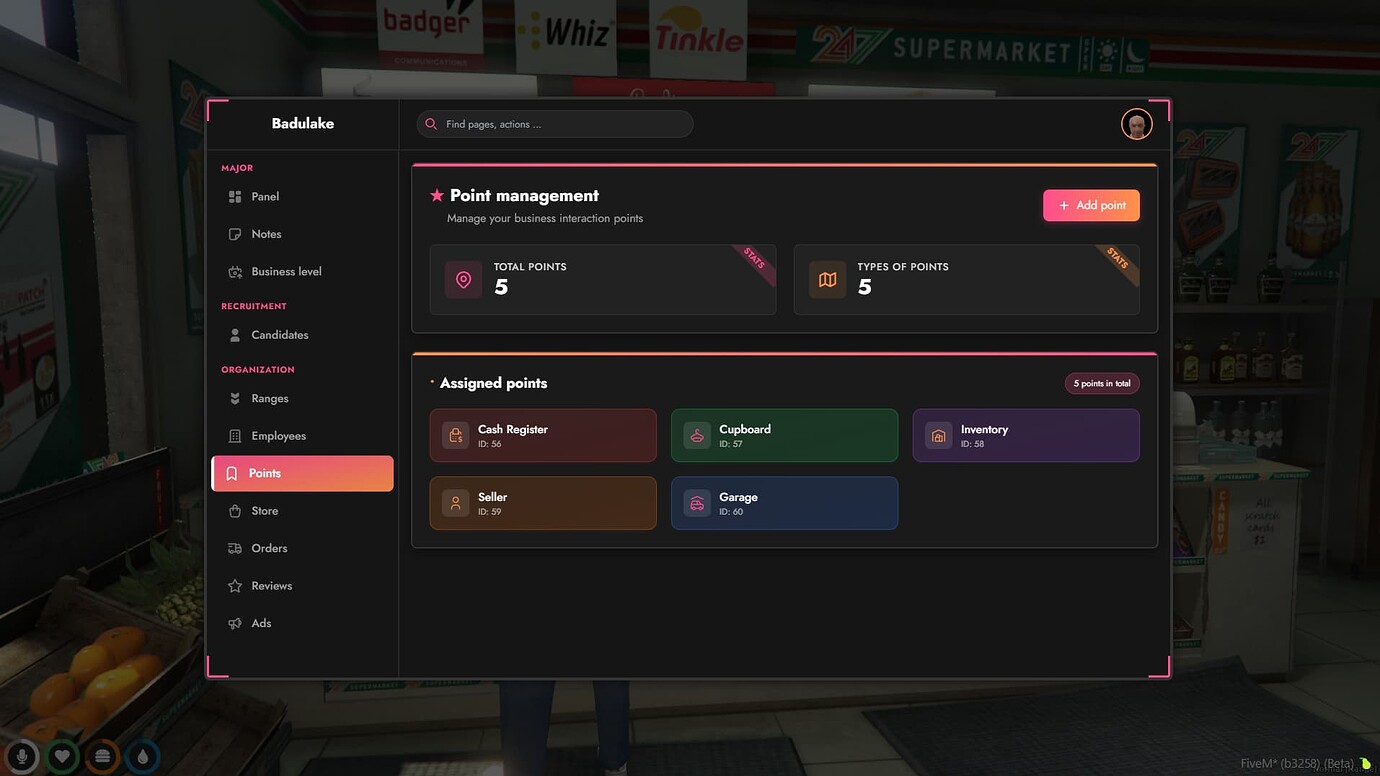Click the Add point button
Image resolution: width=1380 pixels, height=776 pixels.
[1091, 205]
